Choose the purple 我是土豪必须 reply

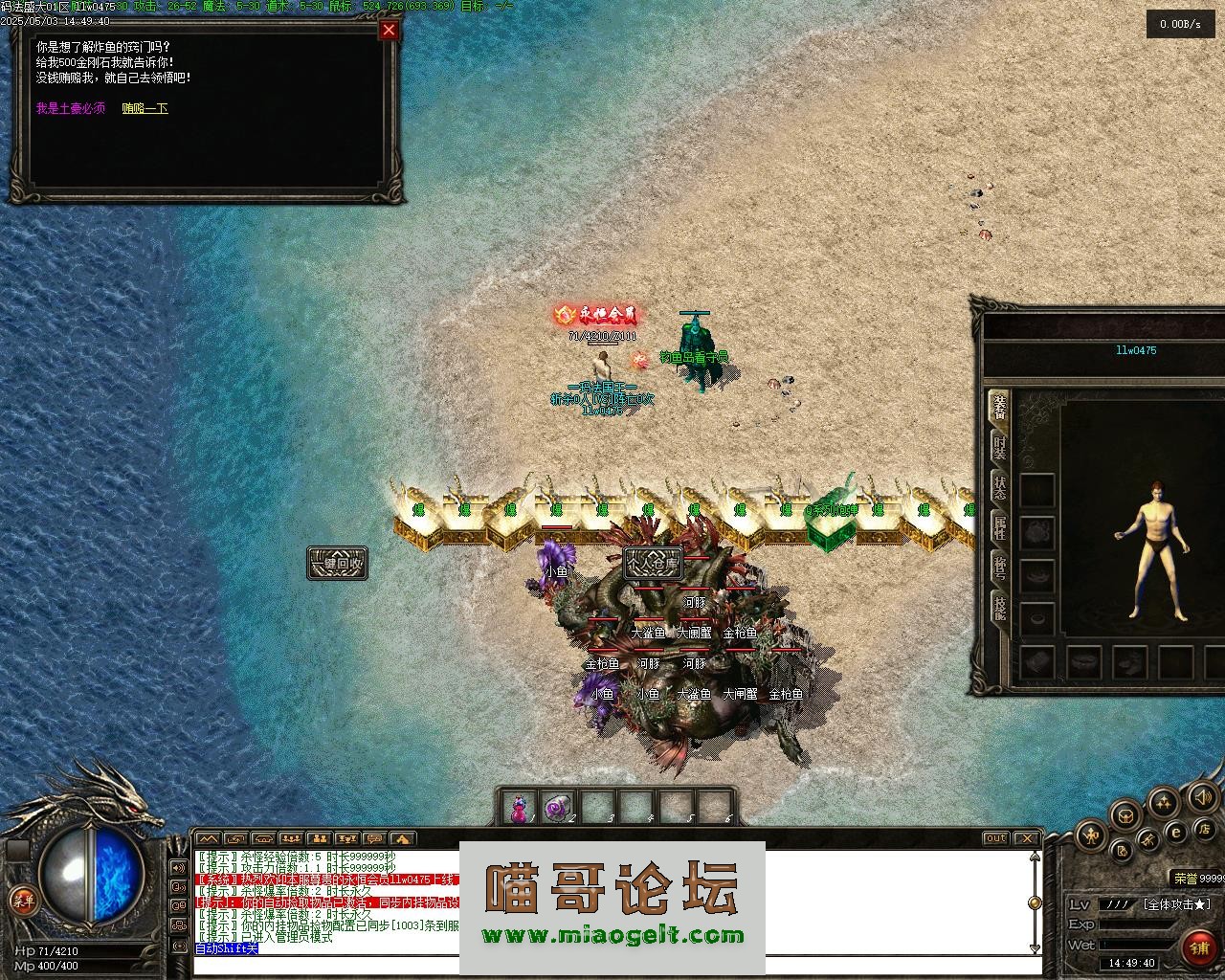click(x=71, y=109)
